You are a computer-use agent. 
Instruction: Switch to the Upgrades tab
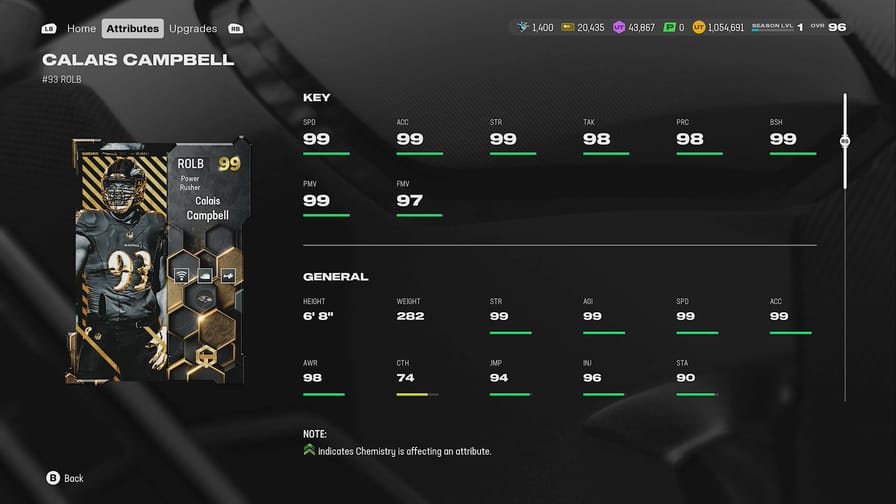tap(193, 28)
